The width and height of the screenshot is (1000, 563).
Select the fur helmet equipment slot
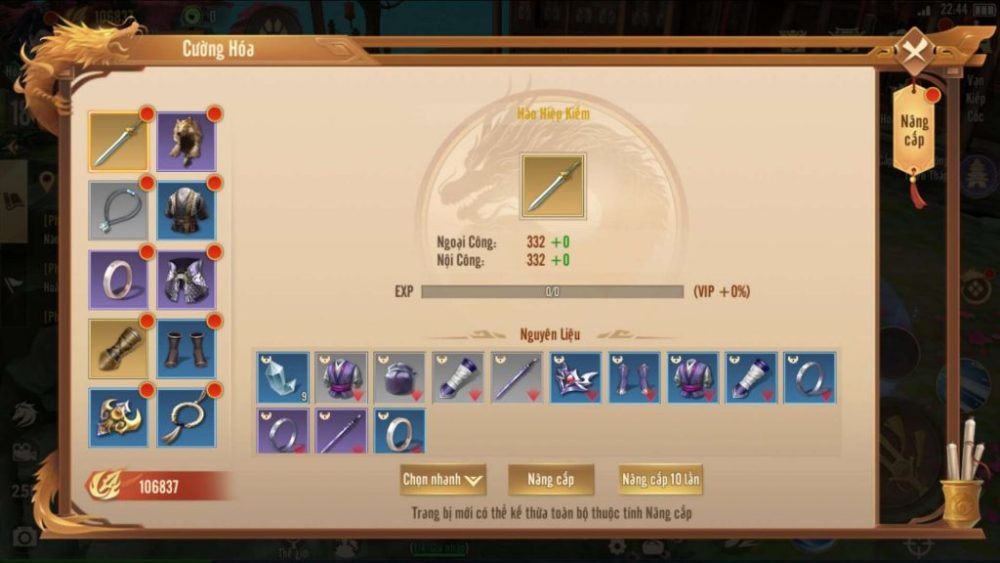click(186, 141)
